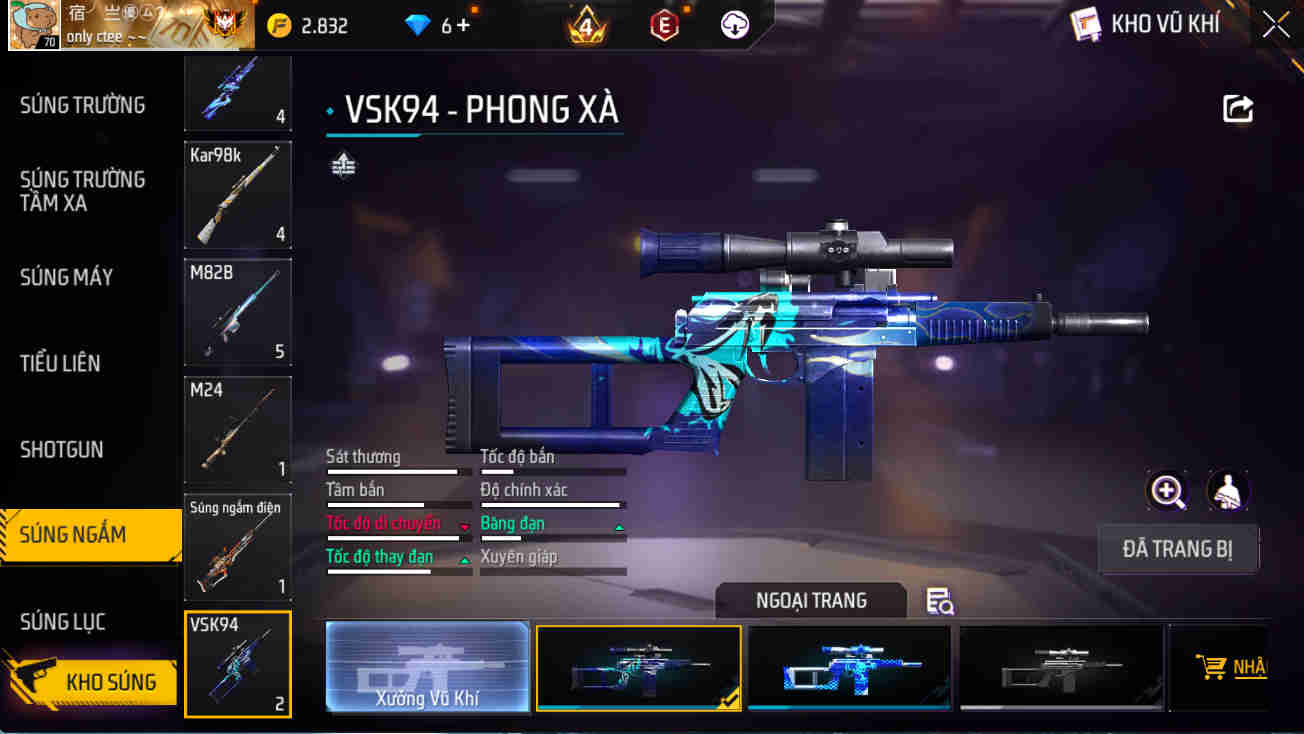The width and height of the screenshot is (1304, 734).
Task: Click the character holding weapon preview icon
Action: click(1228, 491)
